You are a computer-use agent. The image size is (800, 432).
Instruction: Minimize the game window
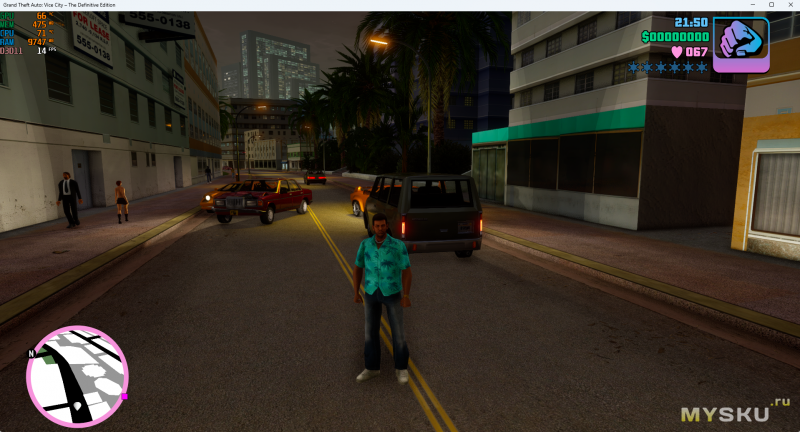pos(754,5)
